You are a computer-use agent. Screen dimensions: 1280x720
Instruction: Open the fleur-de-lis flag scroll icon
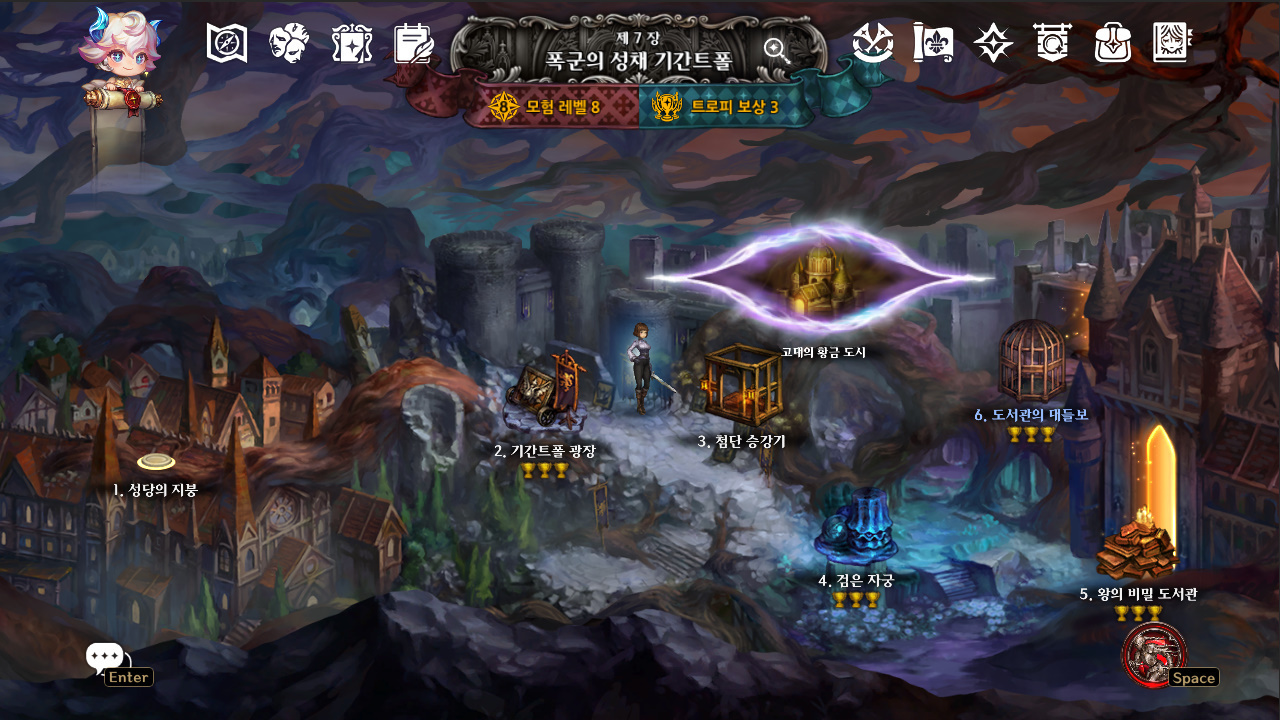pos(933,43)
